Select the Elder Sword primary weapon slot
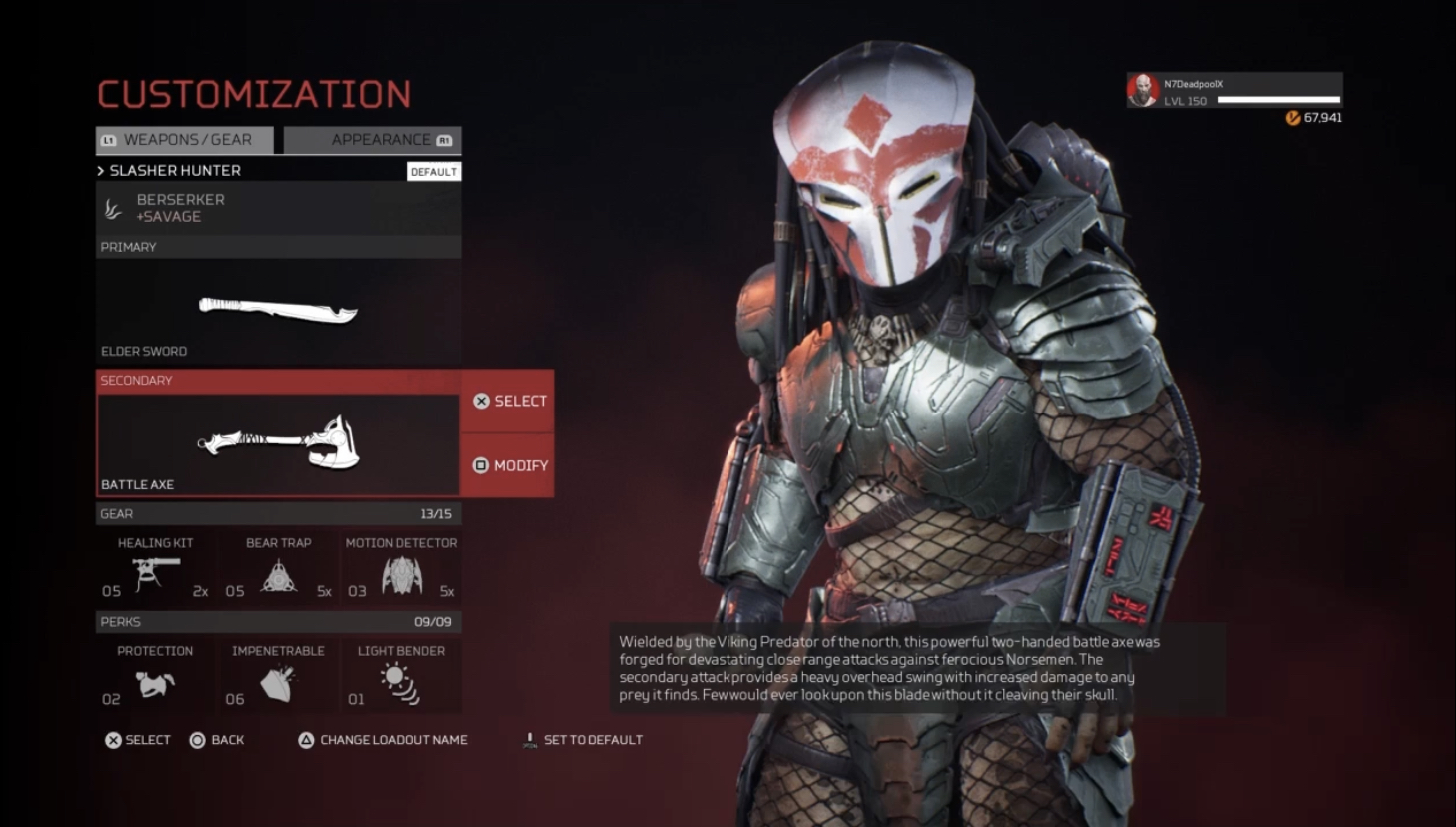This screenshot has width=1456, height=827. 278,311
